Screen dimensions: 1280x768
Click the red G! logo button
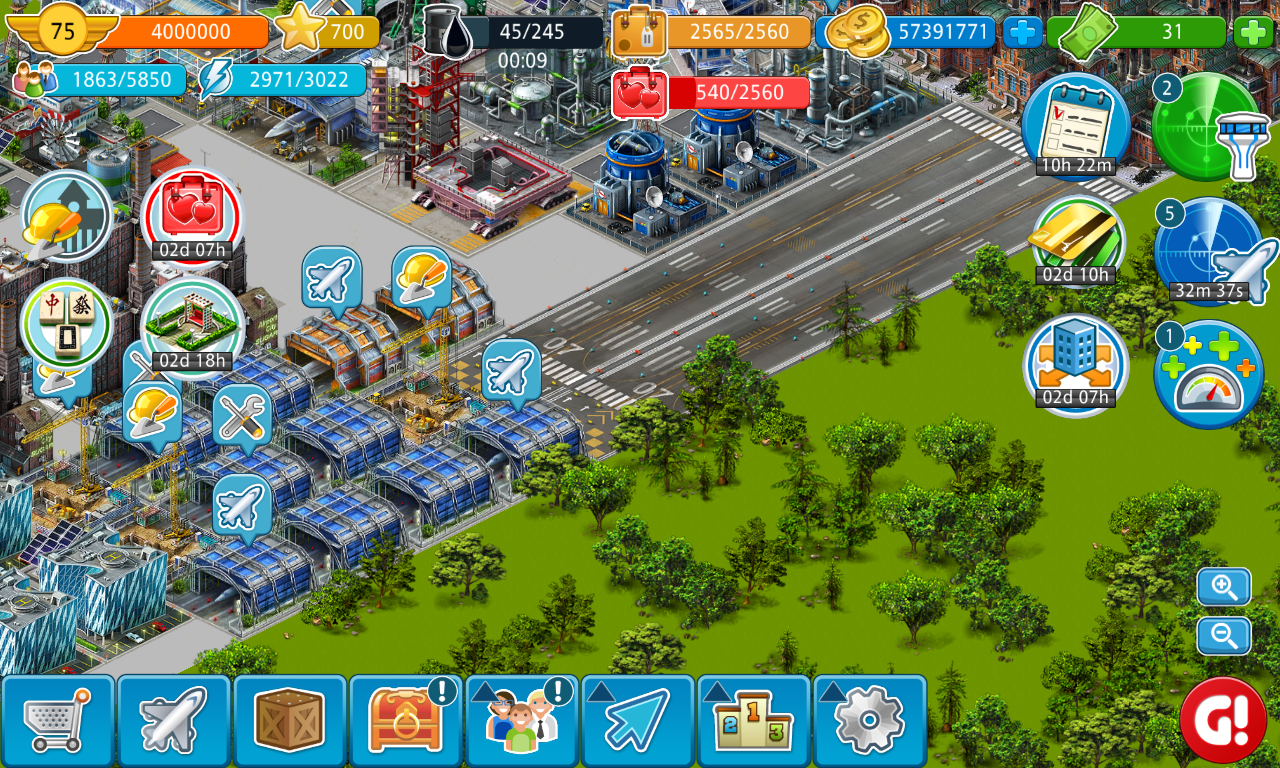click(x=1222, y=719)
